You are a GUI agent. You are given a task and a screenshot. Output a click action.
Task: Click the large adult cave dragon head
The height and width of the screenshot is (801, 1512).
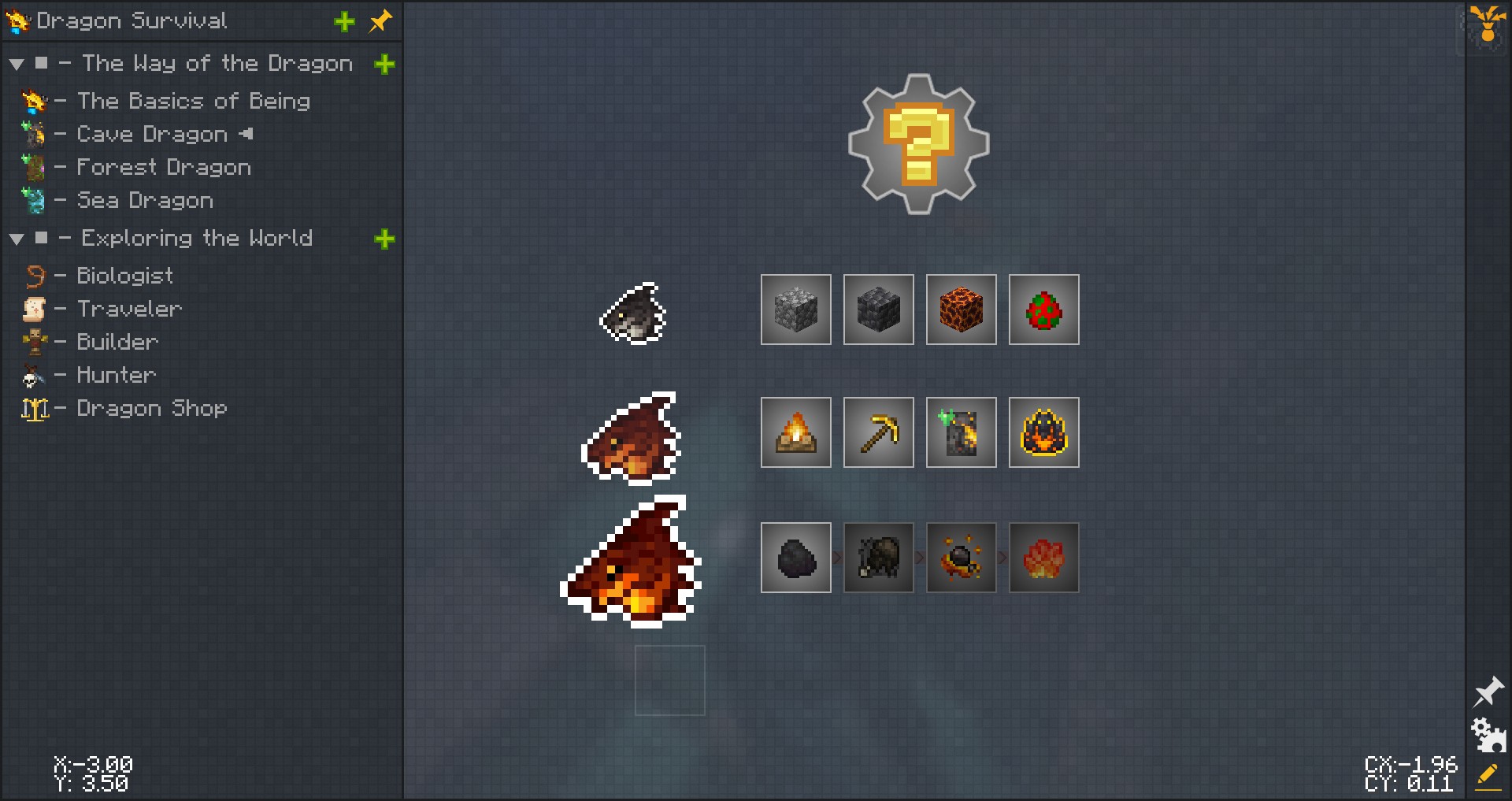click(x=630, y=562)
